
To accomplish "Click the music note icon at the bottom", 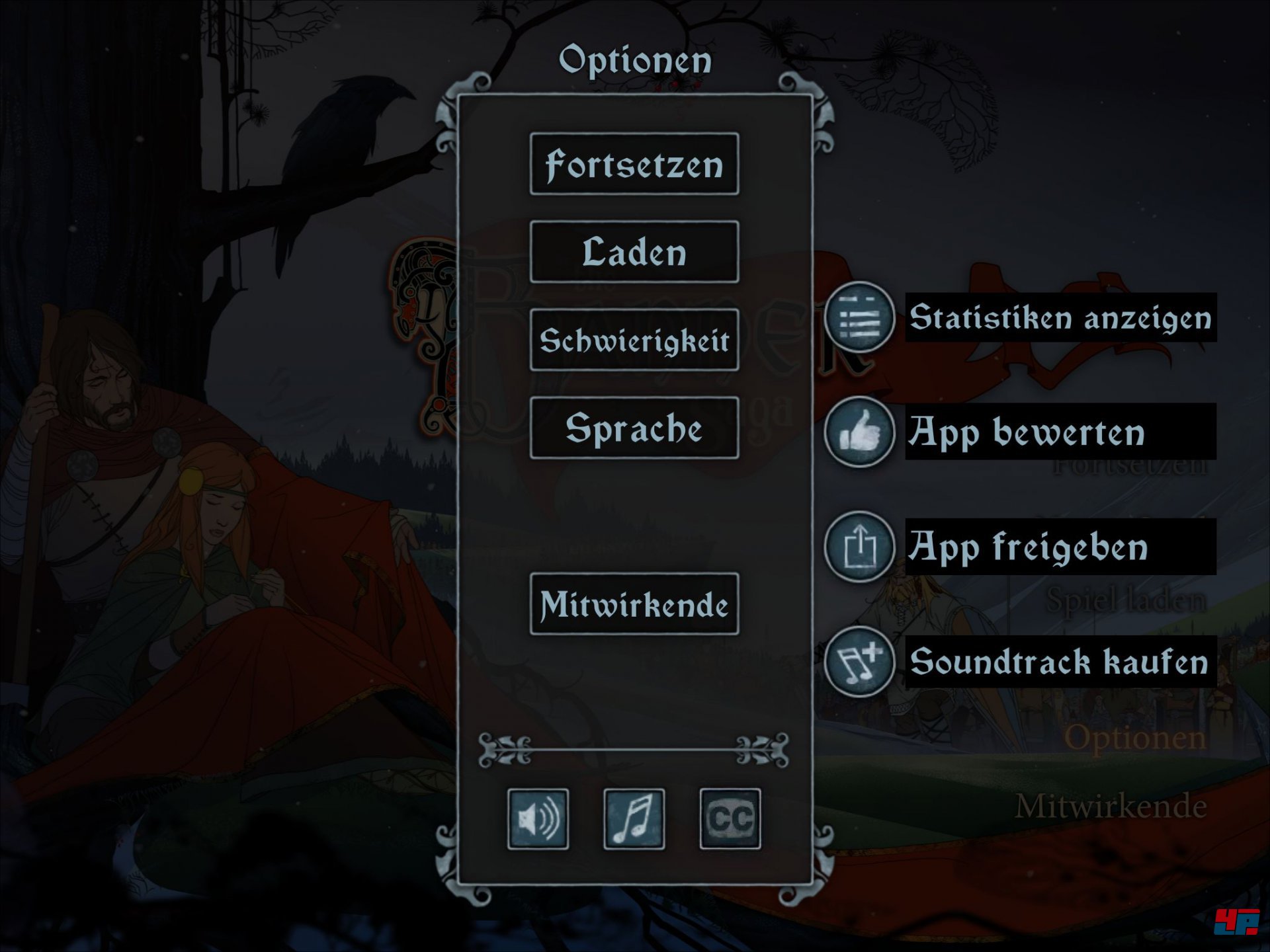I will point(633,818).
